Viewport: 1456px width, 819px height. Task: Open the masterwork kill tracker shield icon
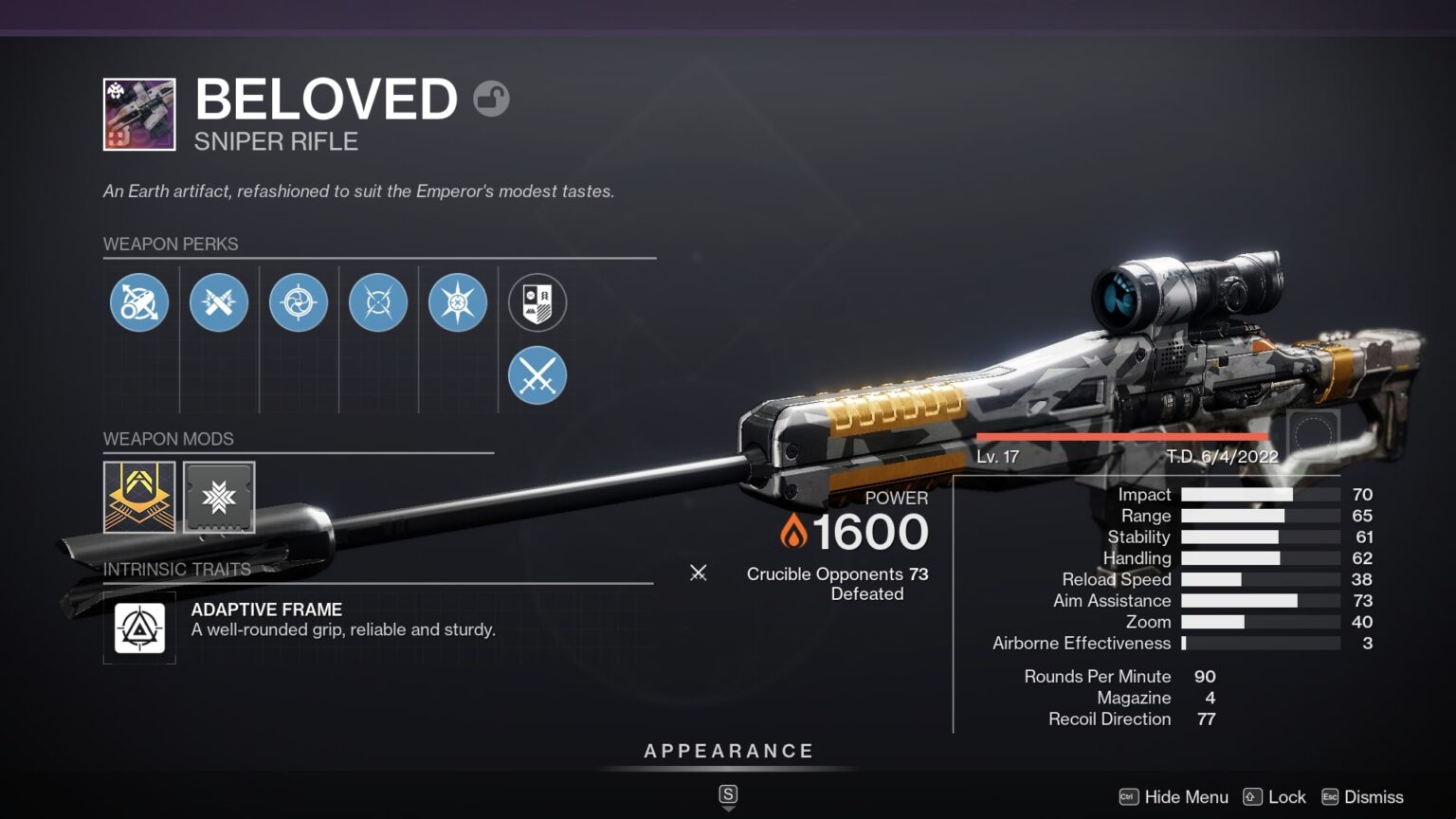(537, 301)
